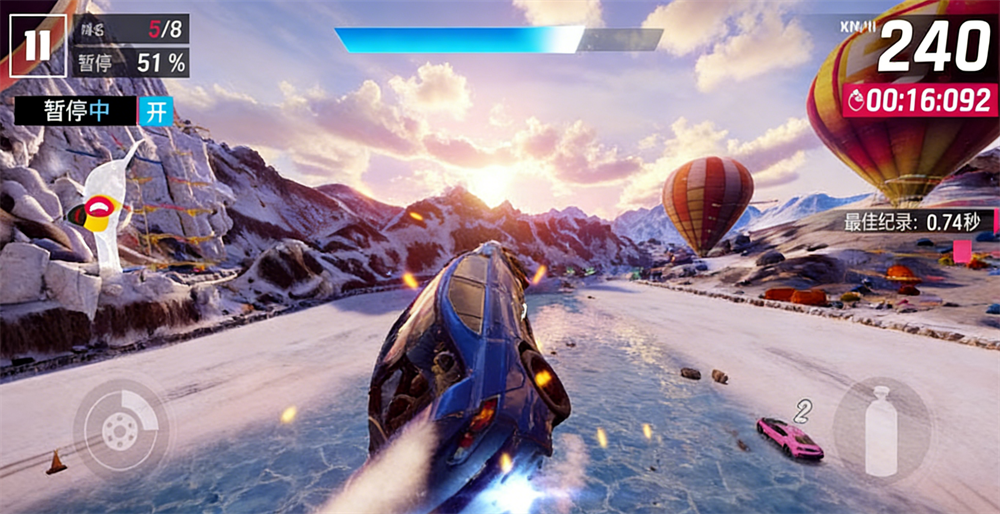Activate the nitro bottle boost

(x=882, y=430)
